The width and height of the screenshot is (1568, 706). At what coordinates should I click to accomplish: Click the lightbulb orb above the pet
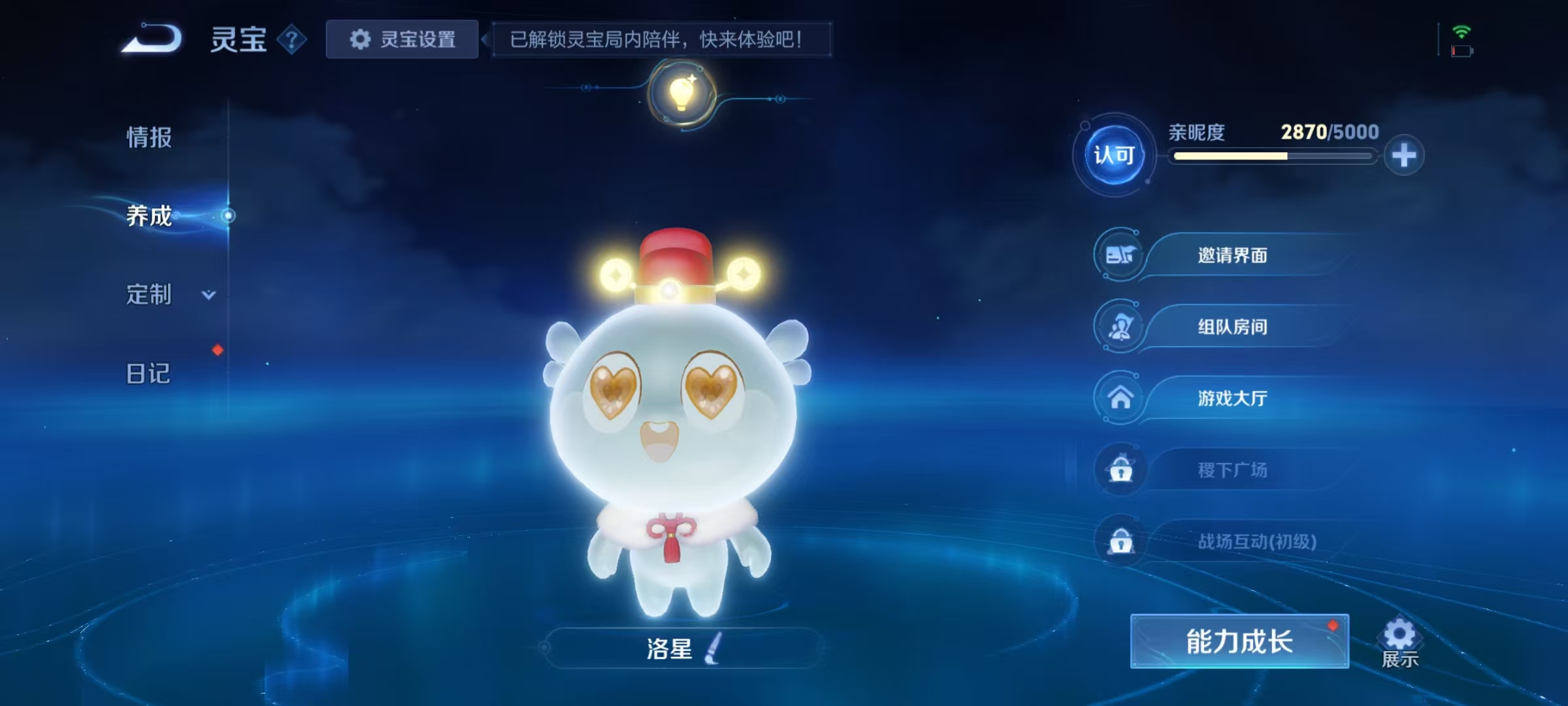tap(681, 93)
